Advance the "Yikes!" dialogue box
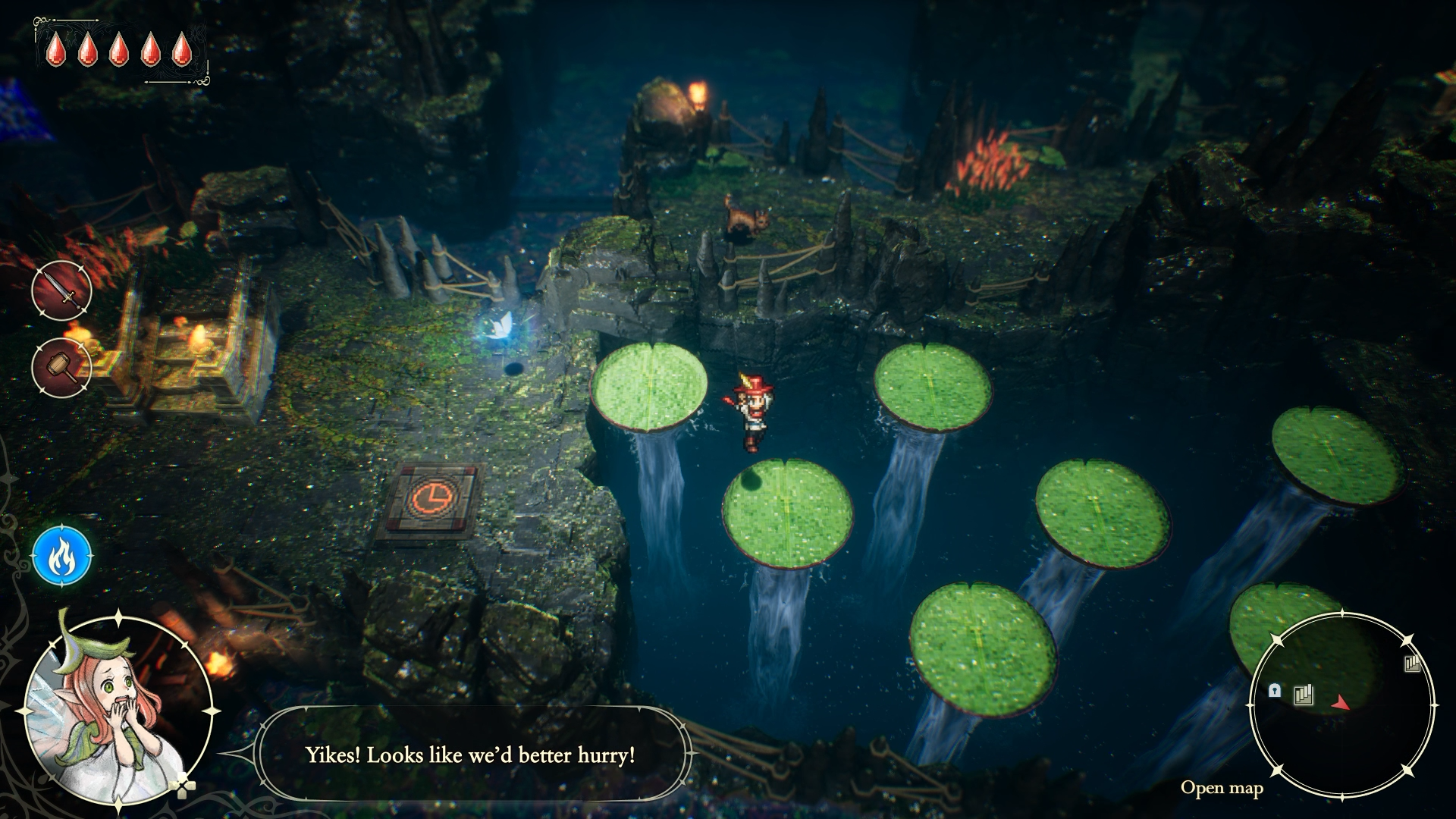This screenshot has height=819, width=1456. (x=471, y=755)
